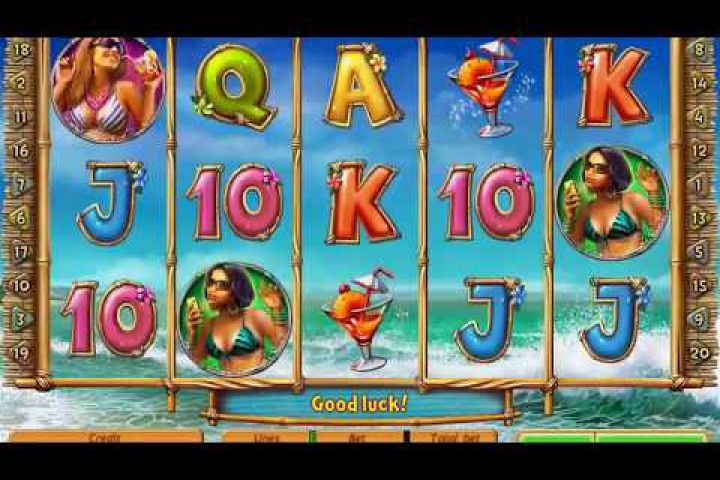
Task: Activate payline number 20
Action: point(699,351)
